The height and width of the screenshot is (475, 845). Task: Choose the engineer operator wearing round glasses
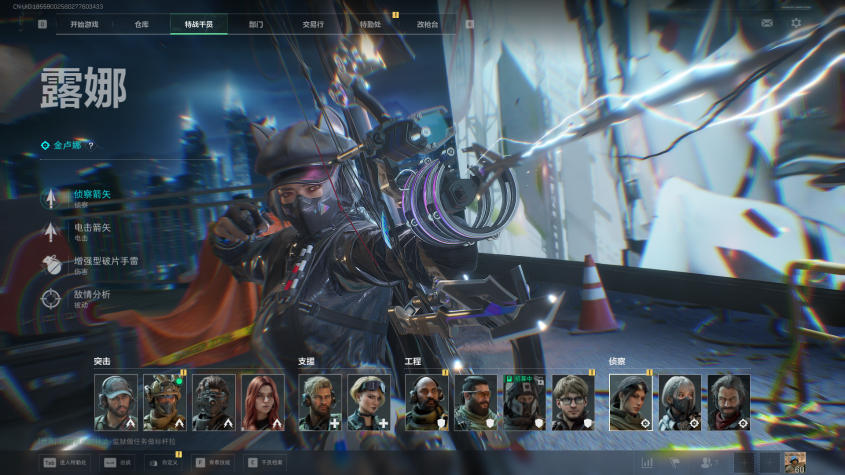click(573, 402)
